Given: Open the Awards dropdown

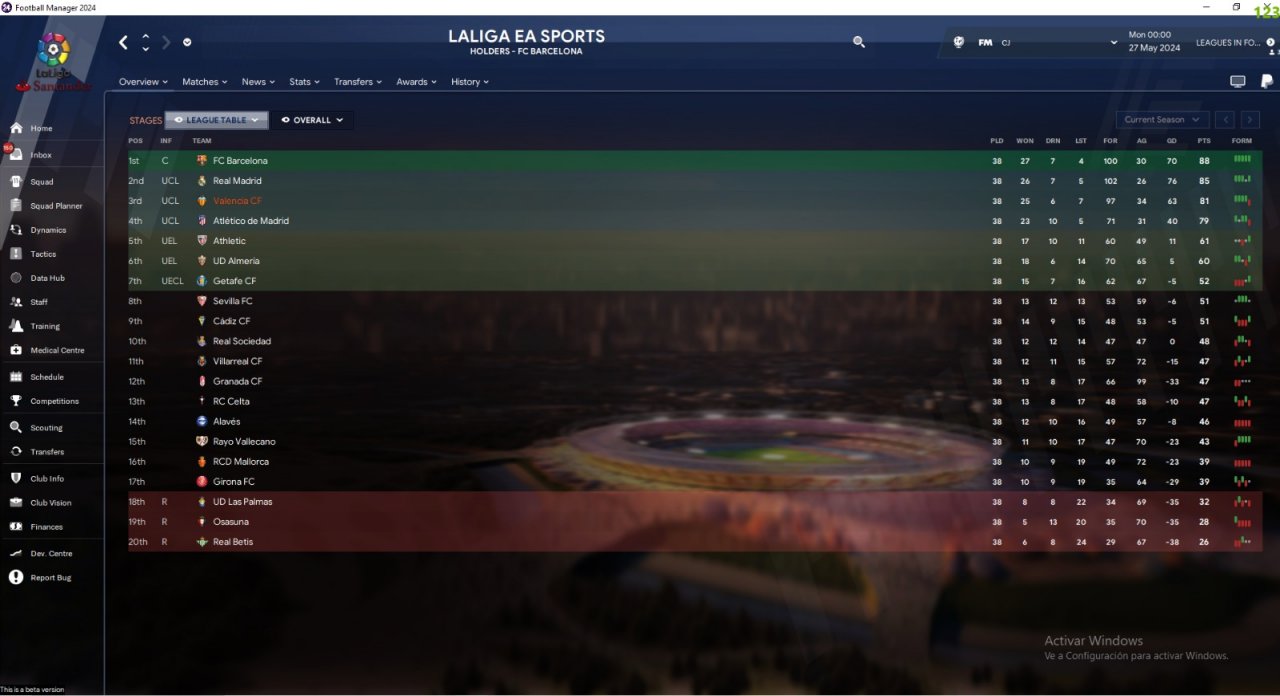Looking at the screenshot, I should pos(416,82).
